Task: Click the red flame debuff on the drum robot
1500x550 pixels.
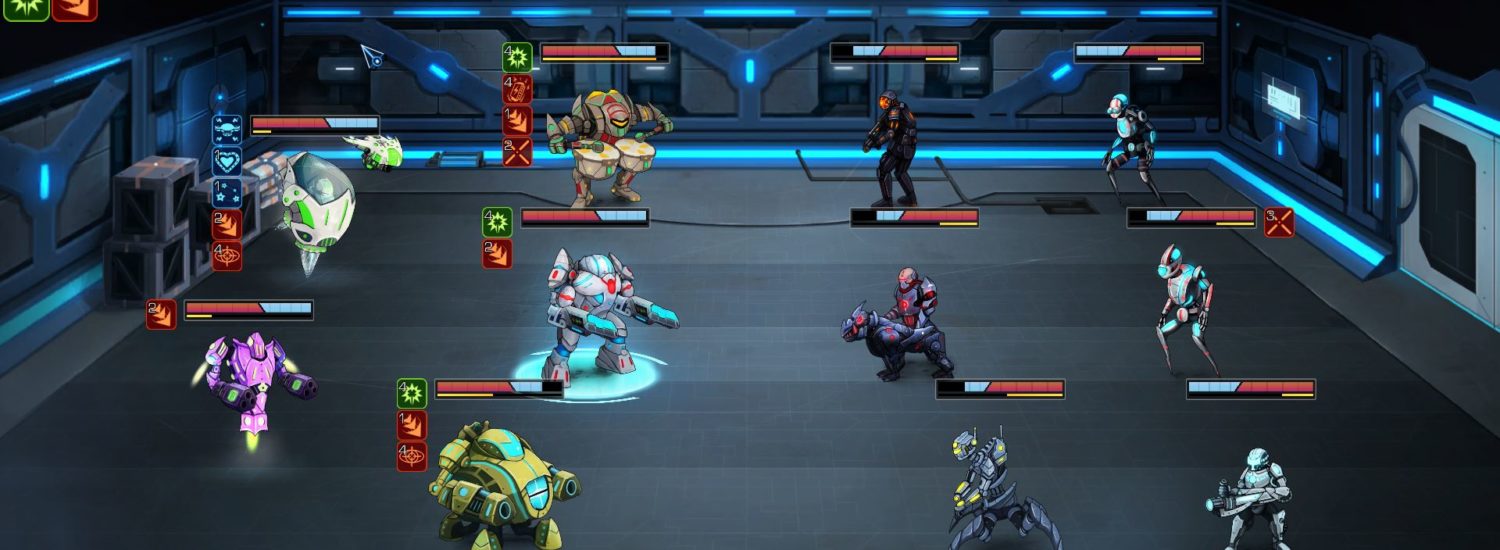Action: tap(517, 121)
